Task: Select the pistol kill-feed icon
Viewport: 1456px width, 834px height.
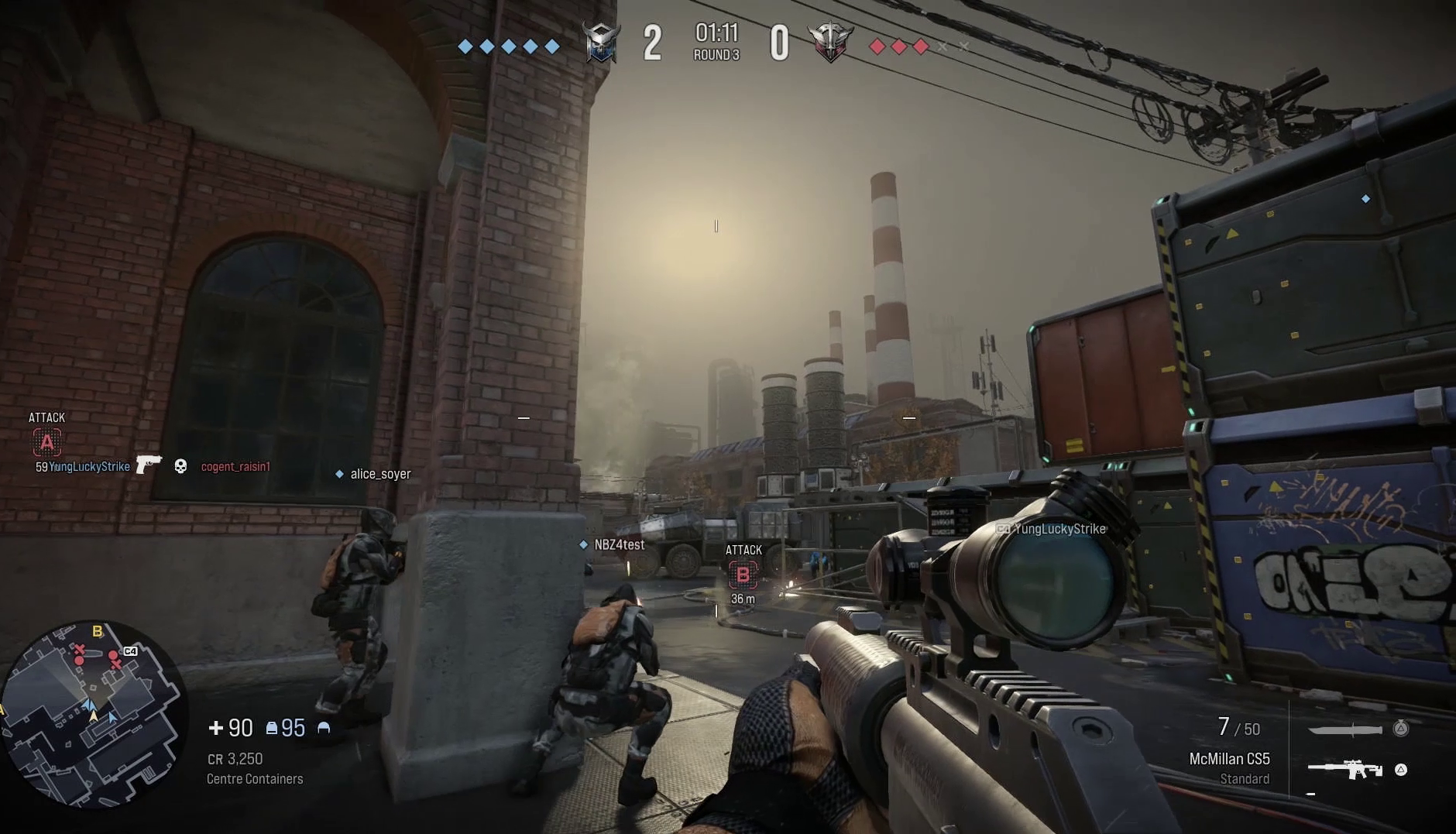Action: point(149,465)
